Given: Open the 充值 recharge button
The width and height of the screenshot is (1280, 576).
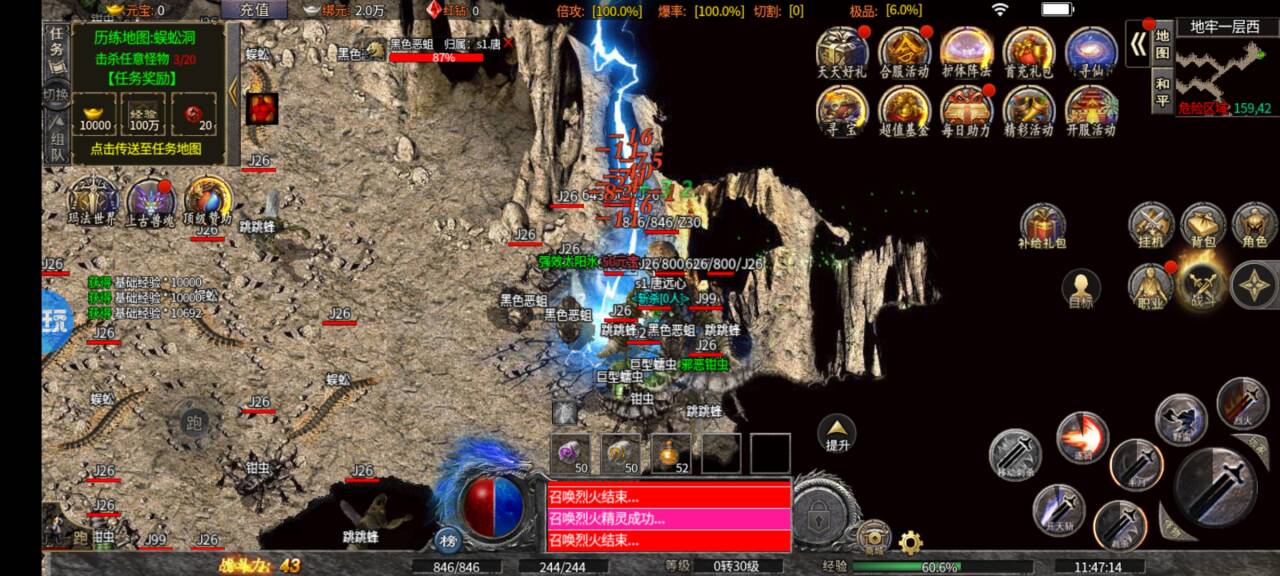Looking at the screenshot, I should [x=255, y=10].
